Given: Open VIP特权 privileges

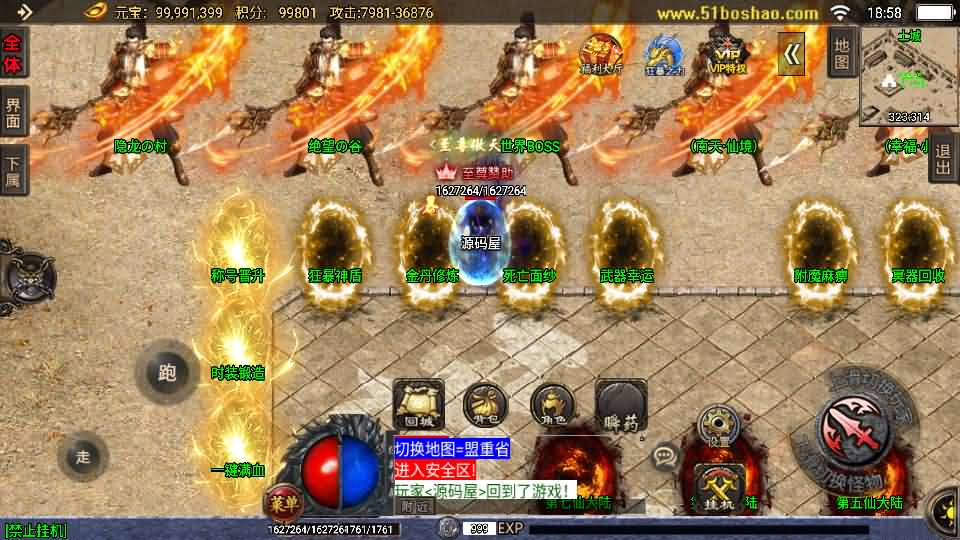Looking at the screenshot, I should point(728,53).
